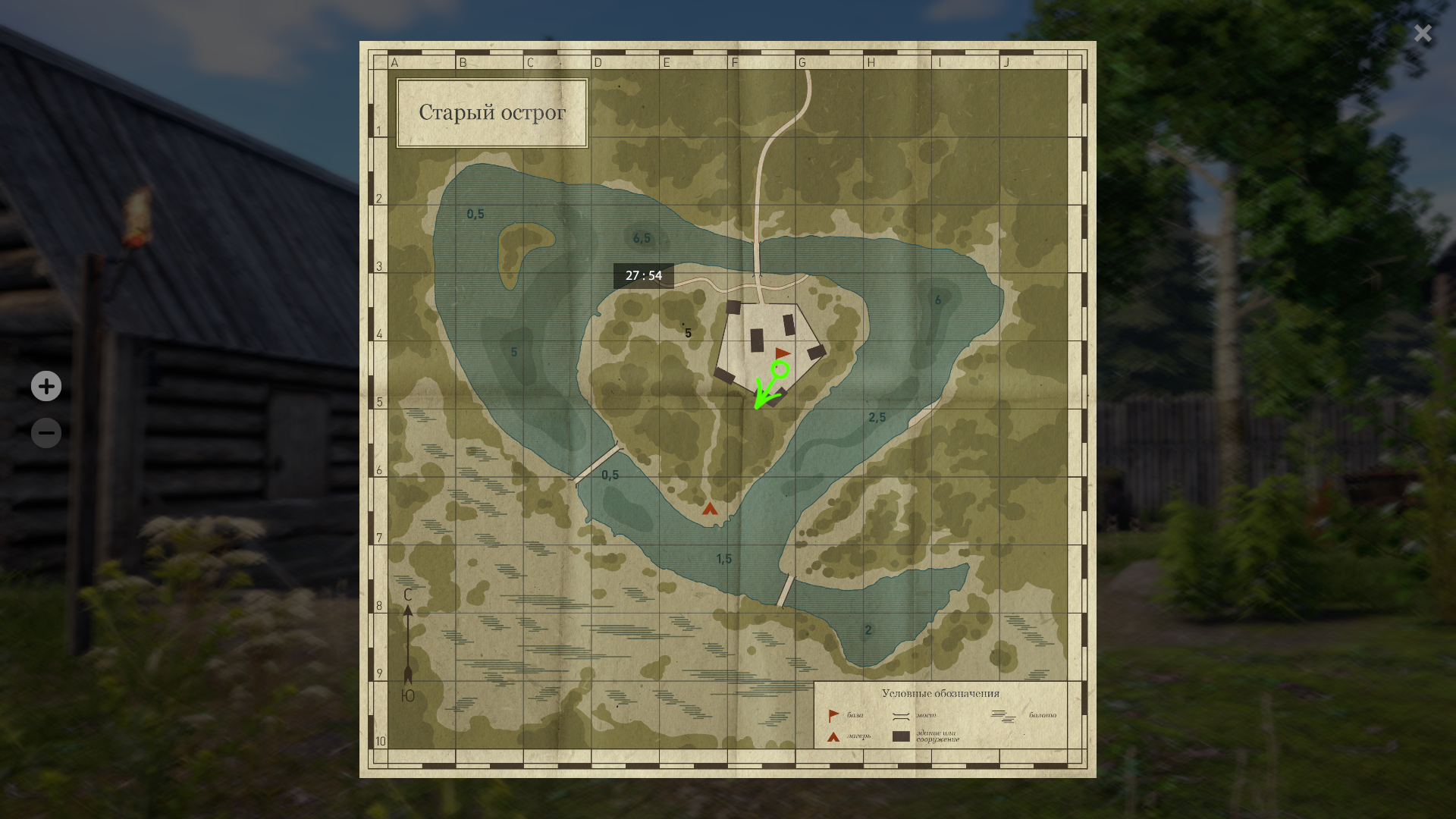Zoom in the map with plus button
The image size is (1456, 819).
coord(46,386)
